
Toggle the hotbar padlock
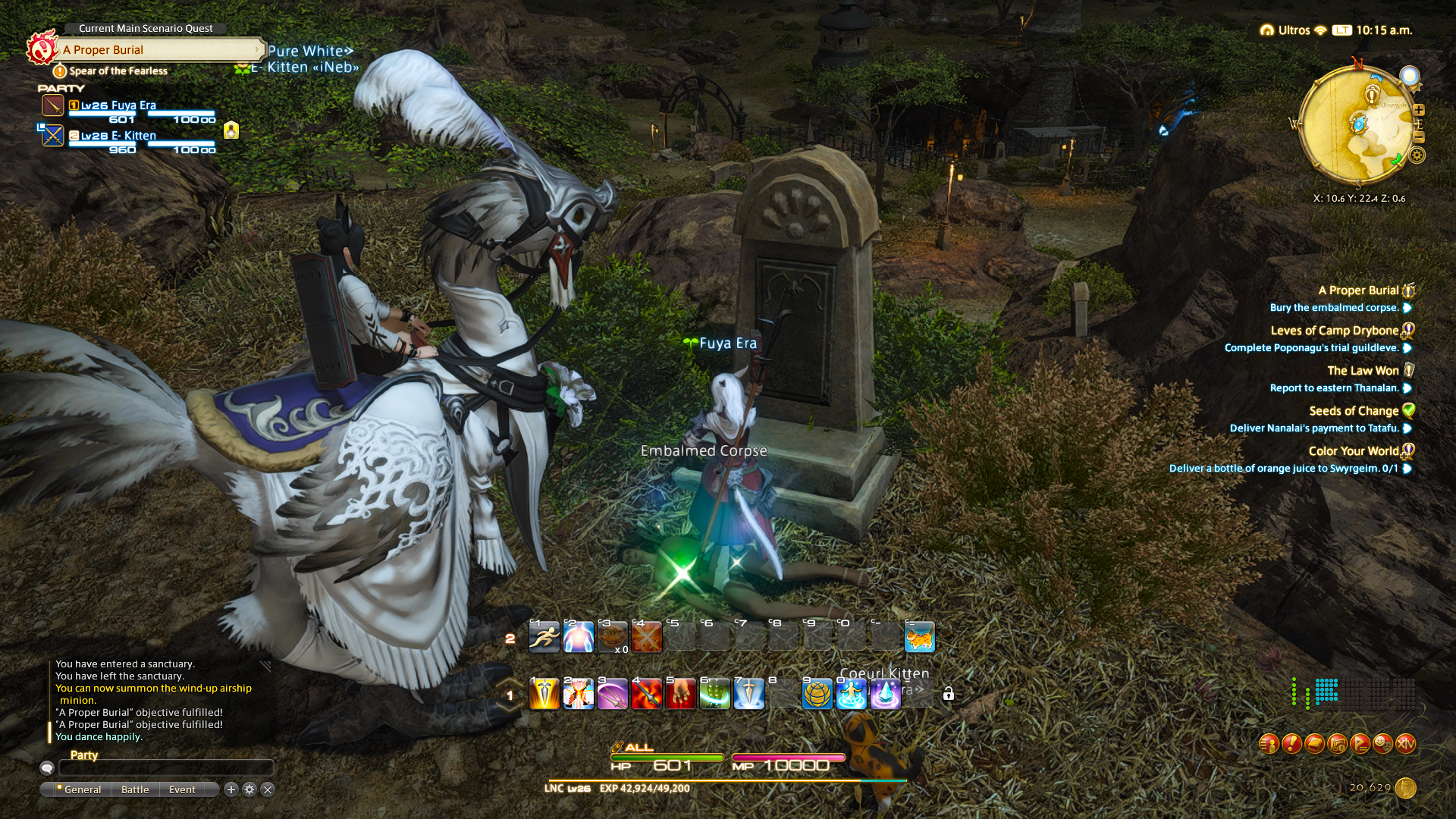(948, 694)
